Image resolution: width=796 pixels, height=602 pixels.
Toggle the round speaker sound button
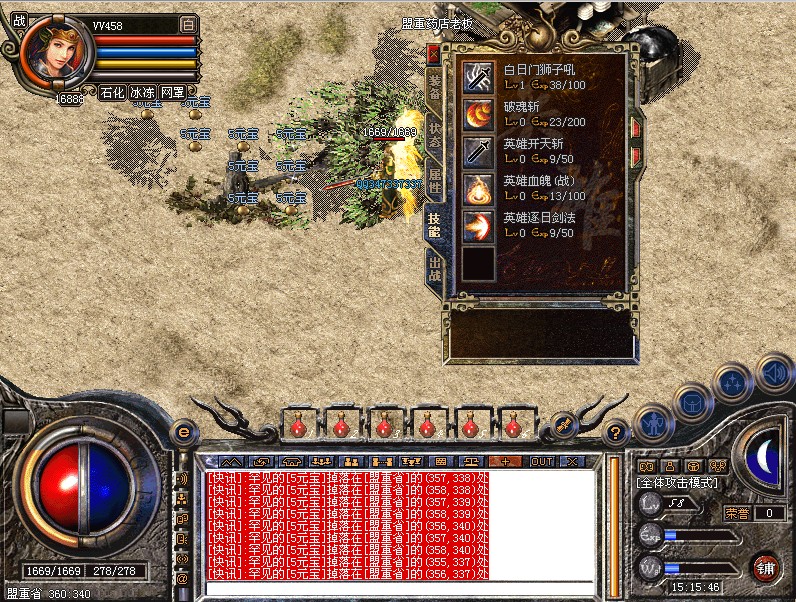pos(773,373)
